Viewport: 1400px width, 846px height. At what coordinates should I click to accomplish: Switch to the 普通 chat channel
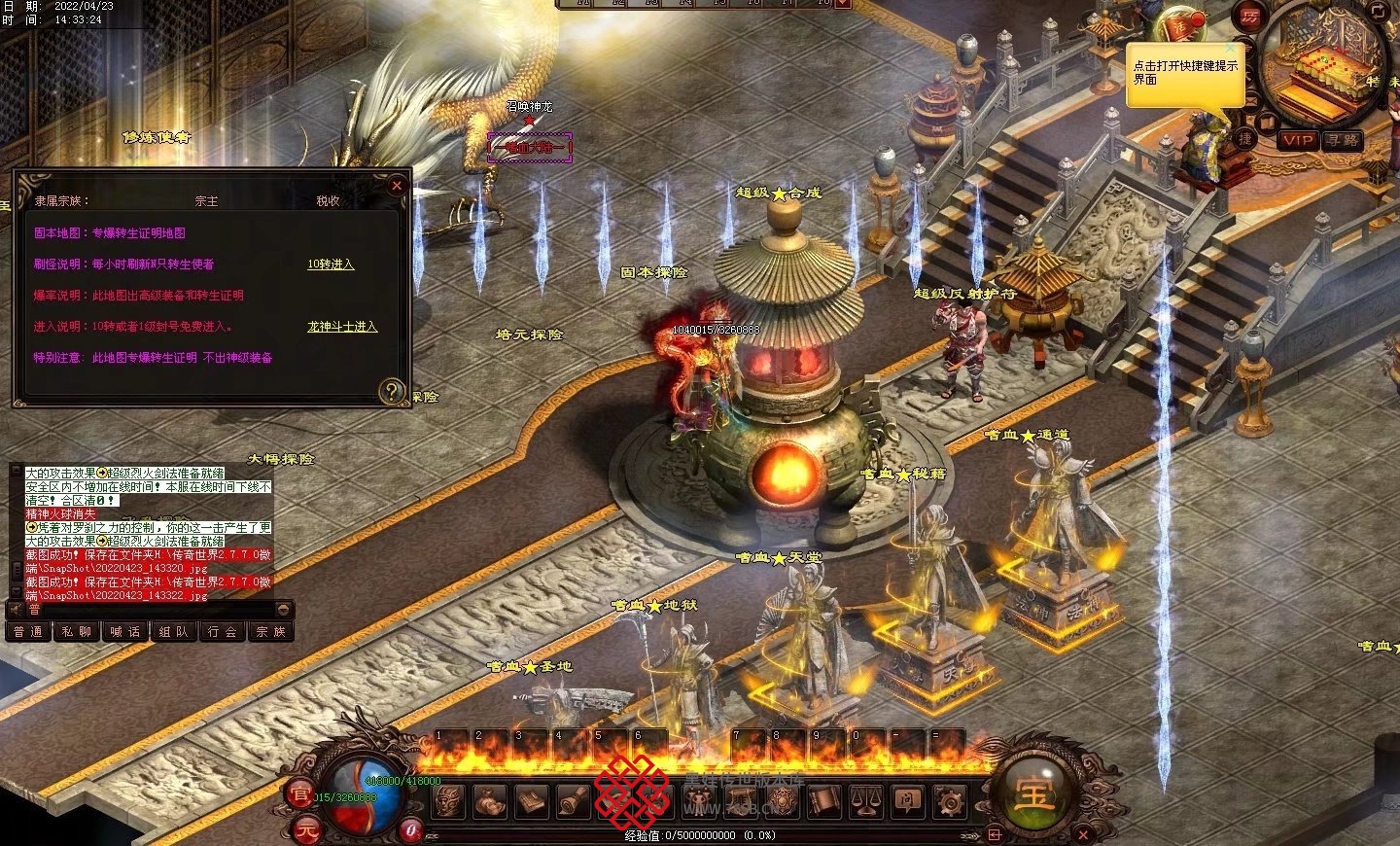pyautogui.click(x=28, y=632)
